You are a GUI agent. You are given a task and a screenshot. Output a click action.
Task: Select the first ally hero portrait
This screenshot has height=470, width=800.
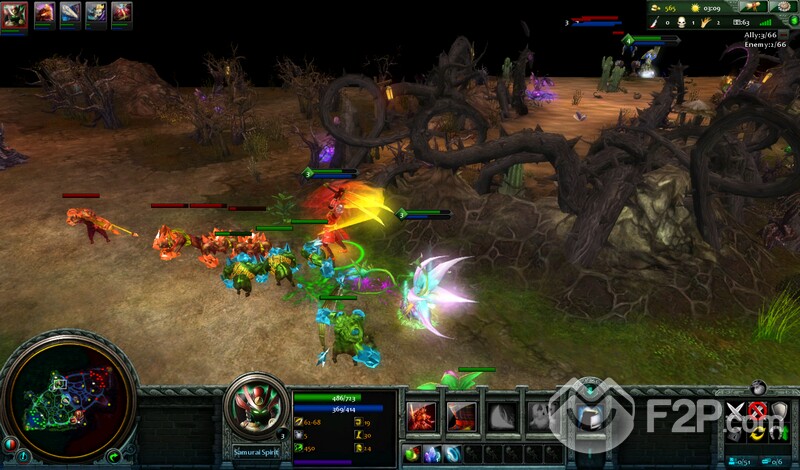tap(14, 13)
